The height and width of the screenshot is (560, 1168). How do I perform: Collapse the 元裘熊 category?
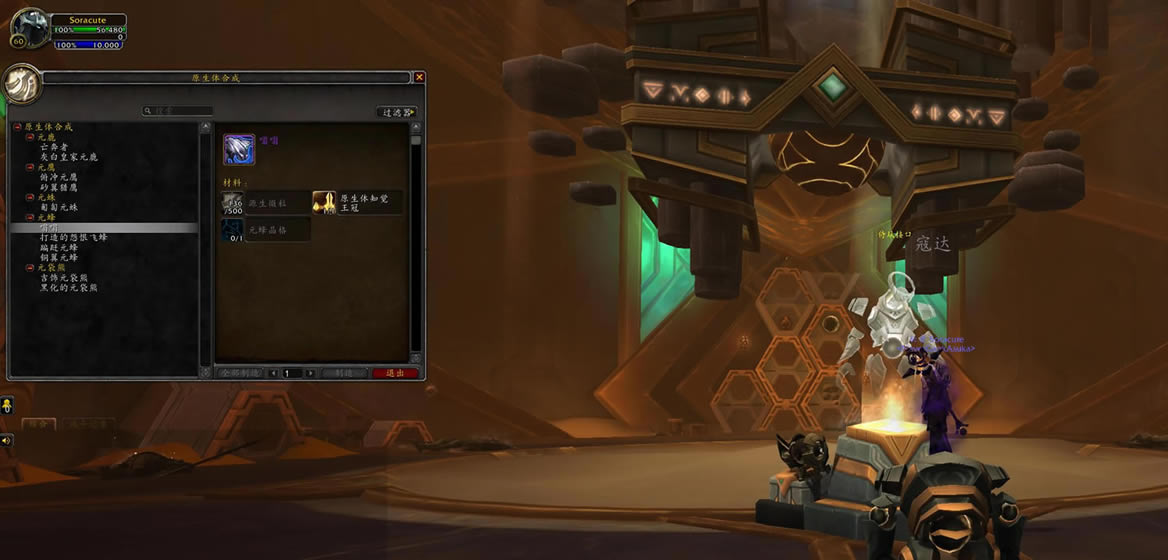pyautogui.click(x=30, y=268)
